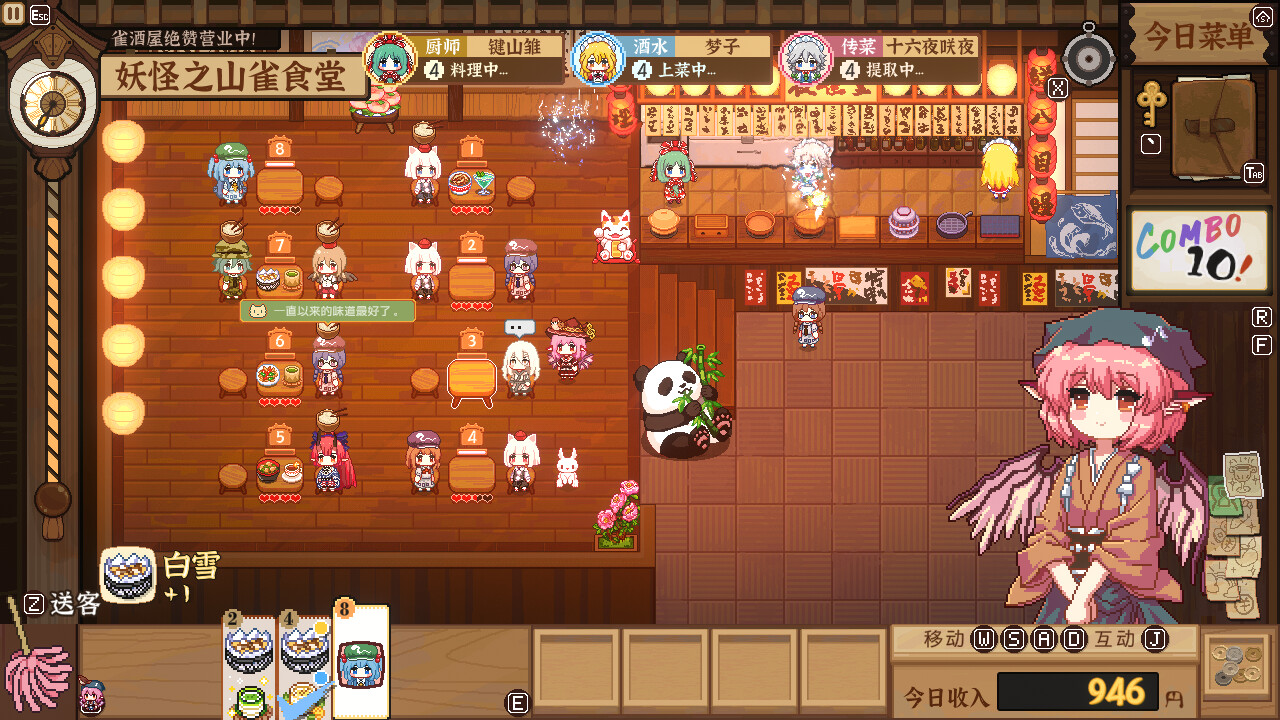Click the frying pan timer icon above the kitchen
This screenshot has width=1280, height=720.
(x=1090, y=57)
